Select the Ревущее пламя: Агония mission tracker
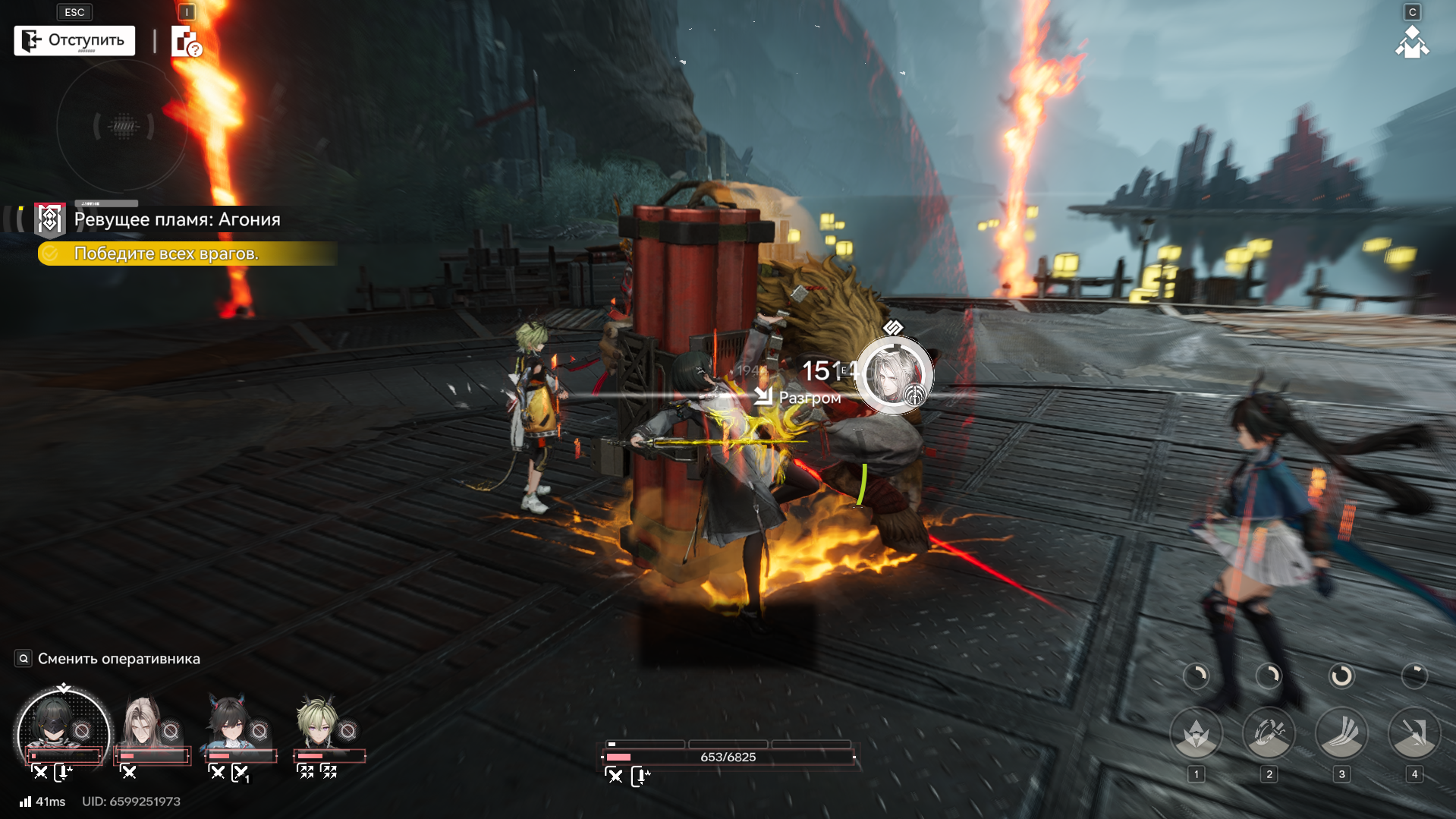The height and width of the screenshot is (819, 1456). pyautogui.click(x=176, y=219)
